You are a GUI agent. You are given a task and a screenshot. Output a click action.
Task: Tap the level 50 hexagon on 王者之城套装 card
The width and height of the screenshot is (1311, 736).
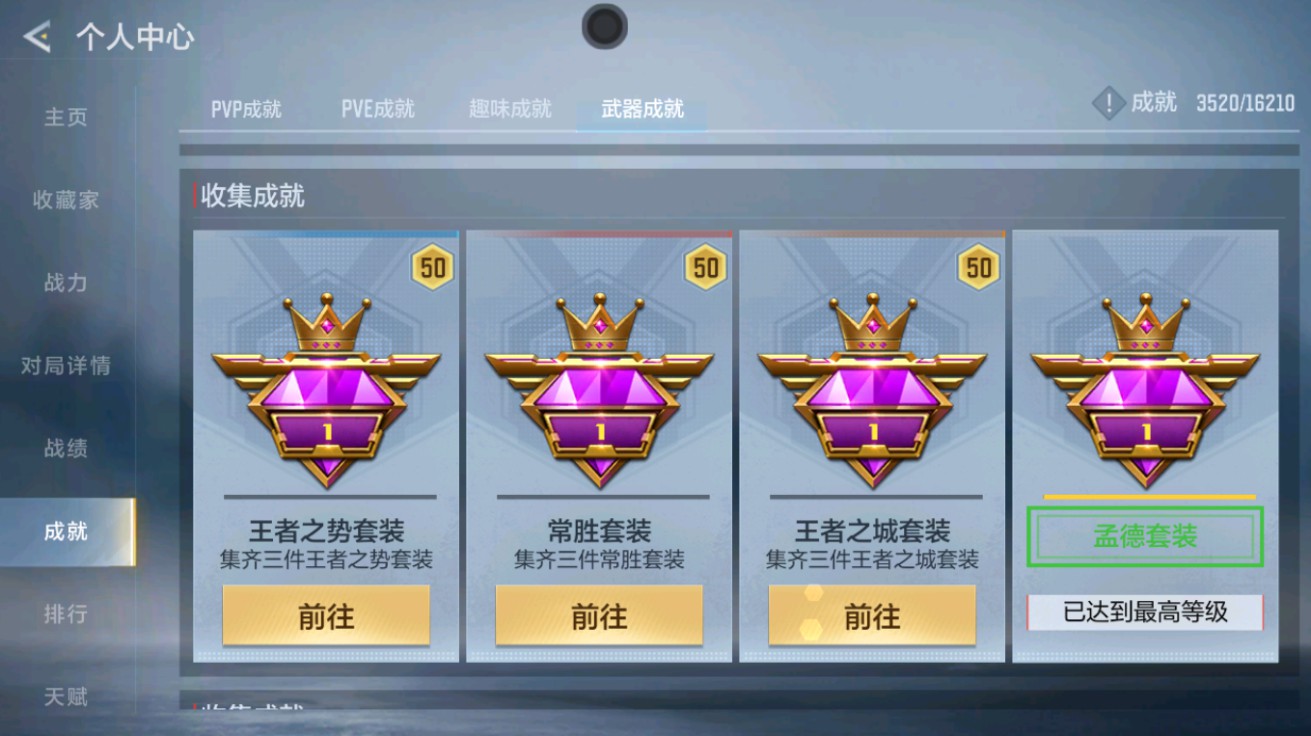pyautogui.click(x=978, y=264)
